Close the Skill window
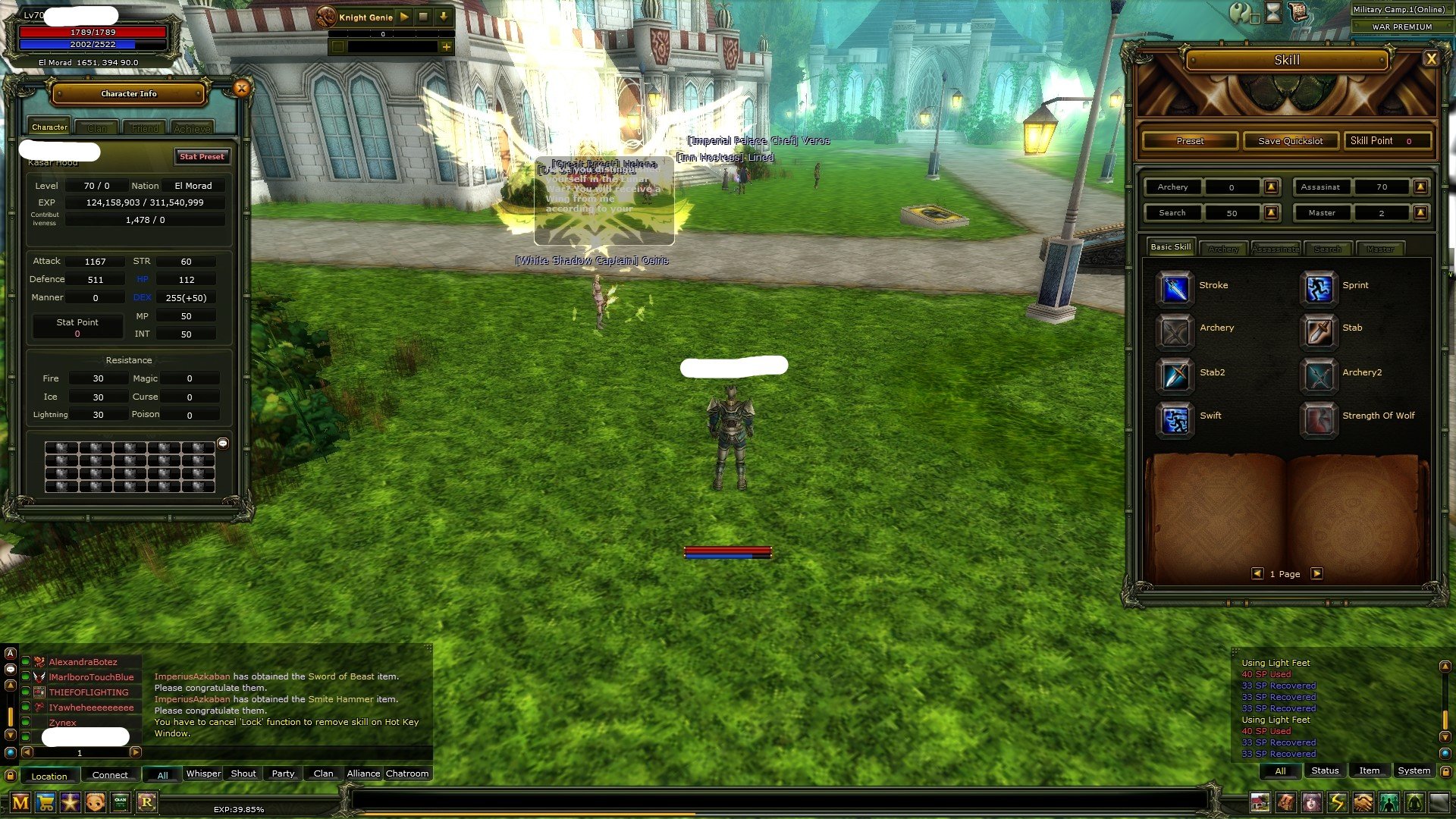This screenshot has height=819, width=1456. pyautogui.click(x=1430, y=59)
